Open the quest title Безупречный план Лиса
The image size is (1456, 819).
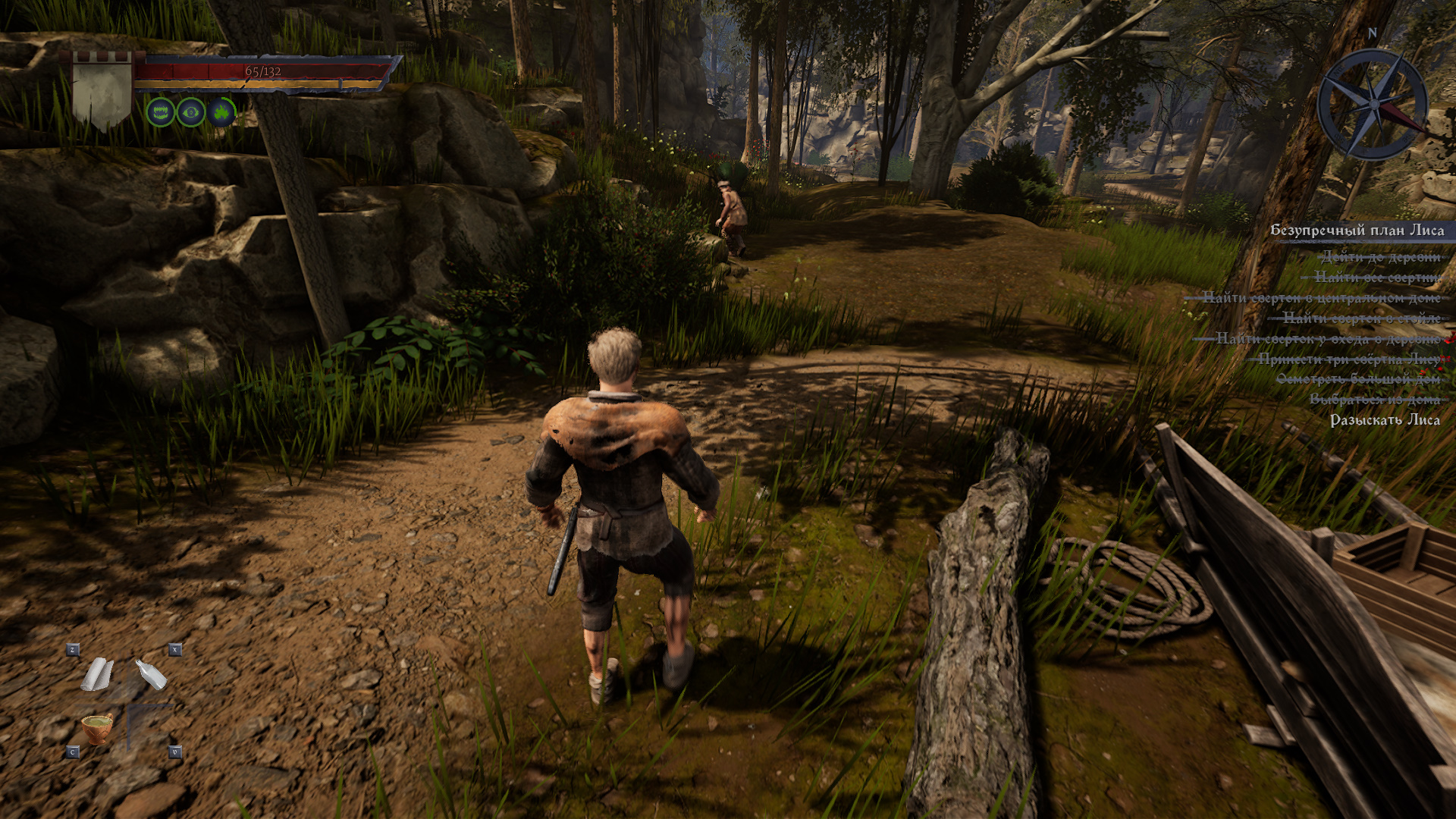[x=1357, y=231]
